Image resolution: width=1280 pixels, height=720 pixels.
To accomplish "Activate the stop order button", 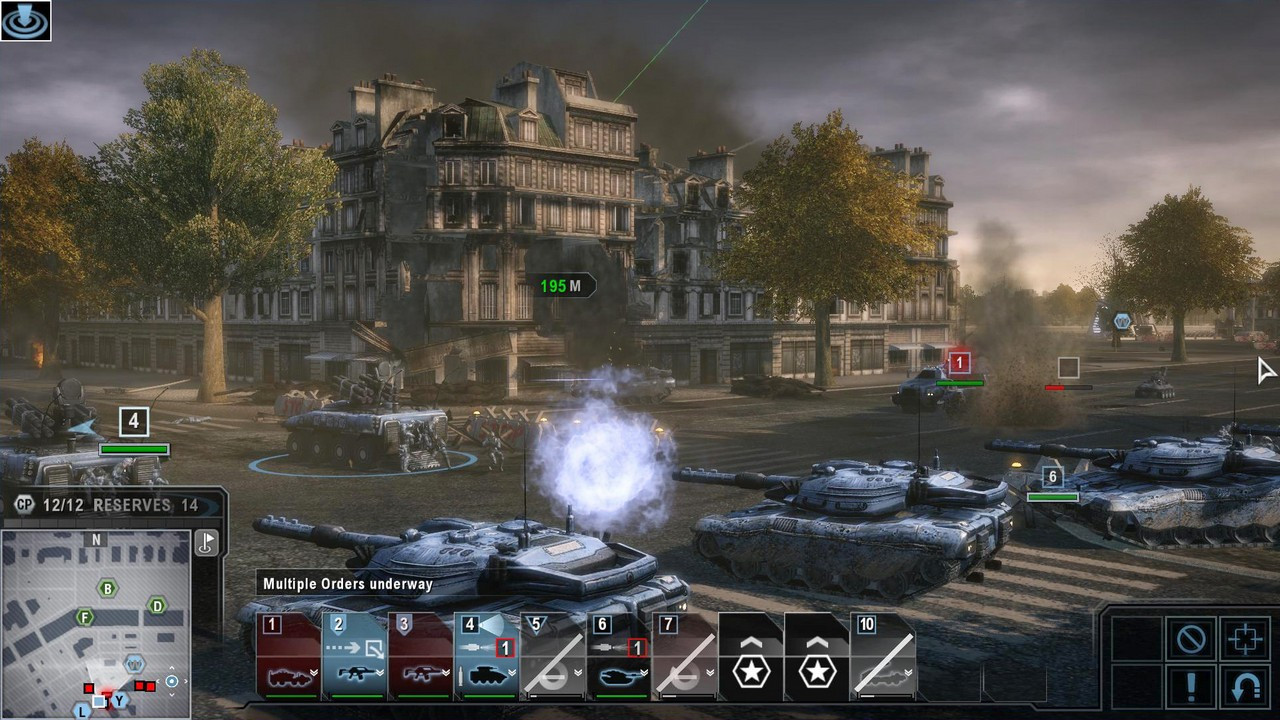I will (1191, 639).
